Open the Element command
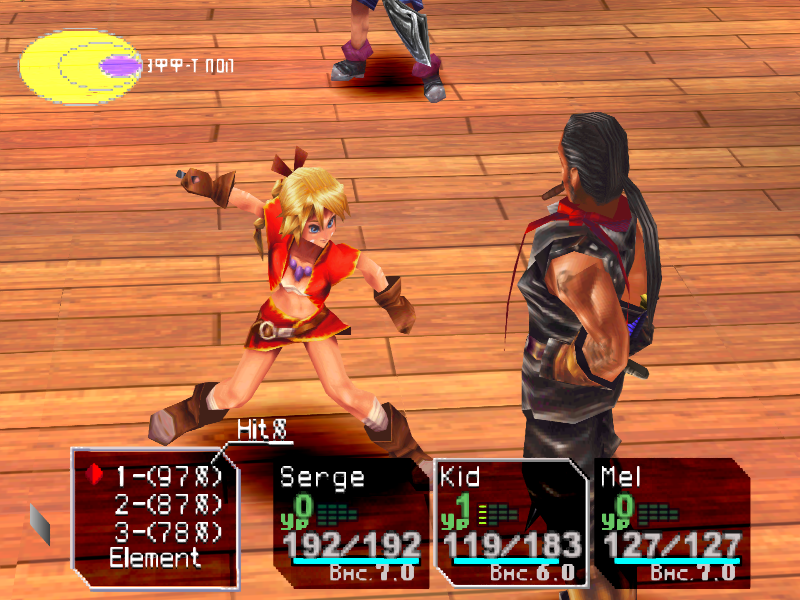Viewport: 800px width, 600px height. pyautogui.click(x=155, y=558)
